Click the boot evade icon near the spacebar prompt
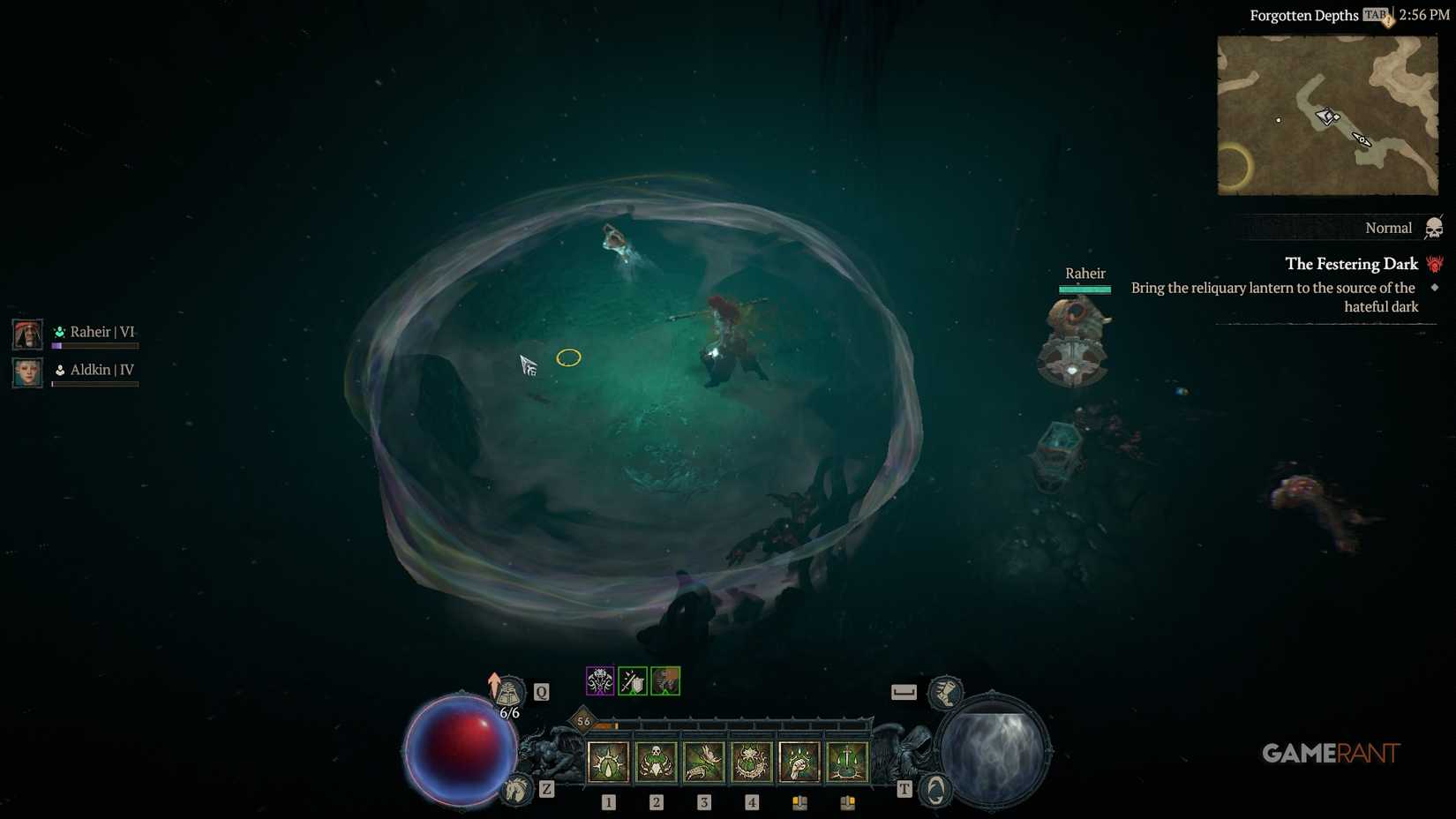Viewport: 1456px width, 819px height. [x=945, y=693]
